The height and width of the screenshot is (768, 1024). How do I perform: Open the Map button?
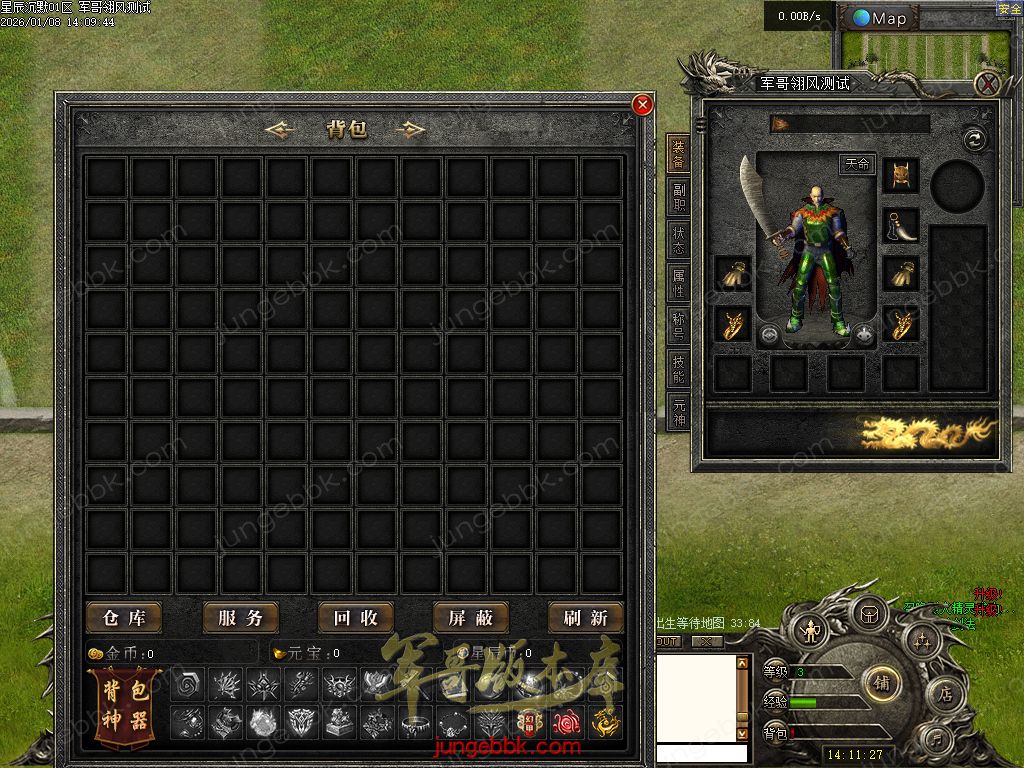click(879, 18)
